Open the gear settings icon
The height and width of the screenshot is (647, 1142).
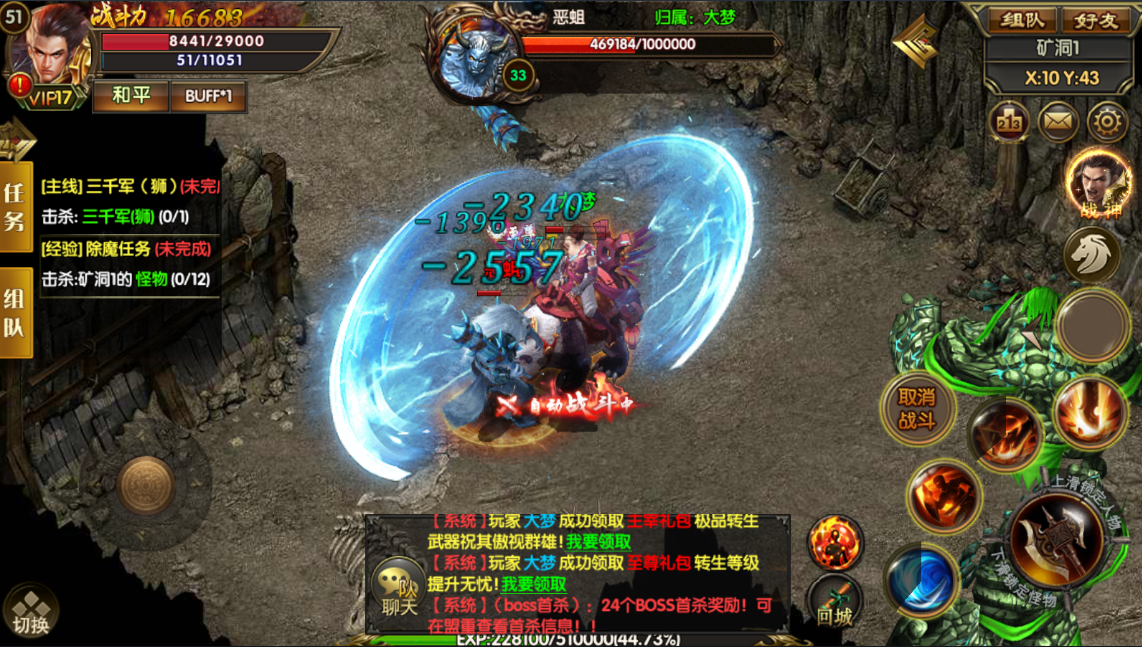[1107, 122]
